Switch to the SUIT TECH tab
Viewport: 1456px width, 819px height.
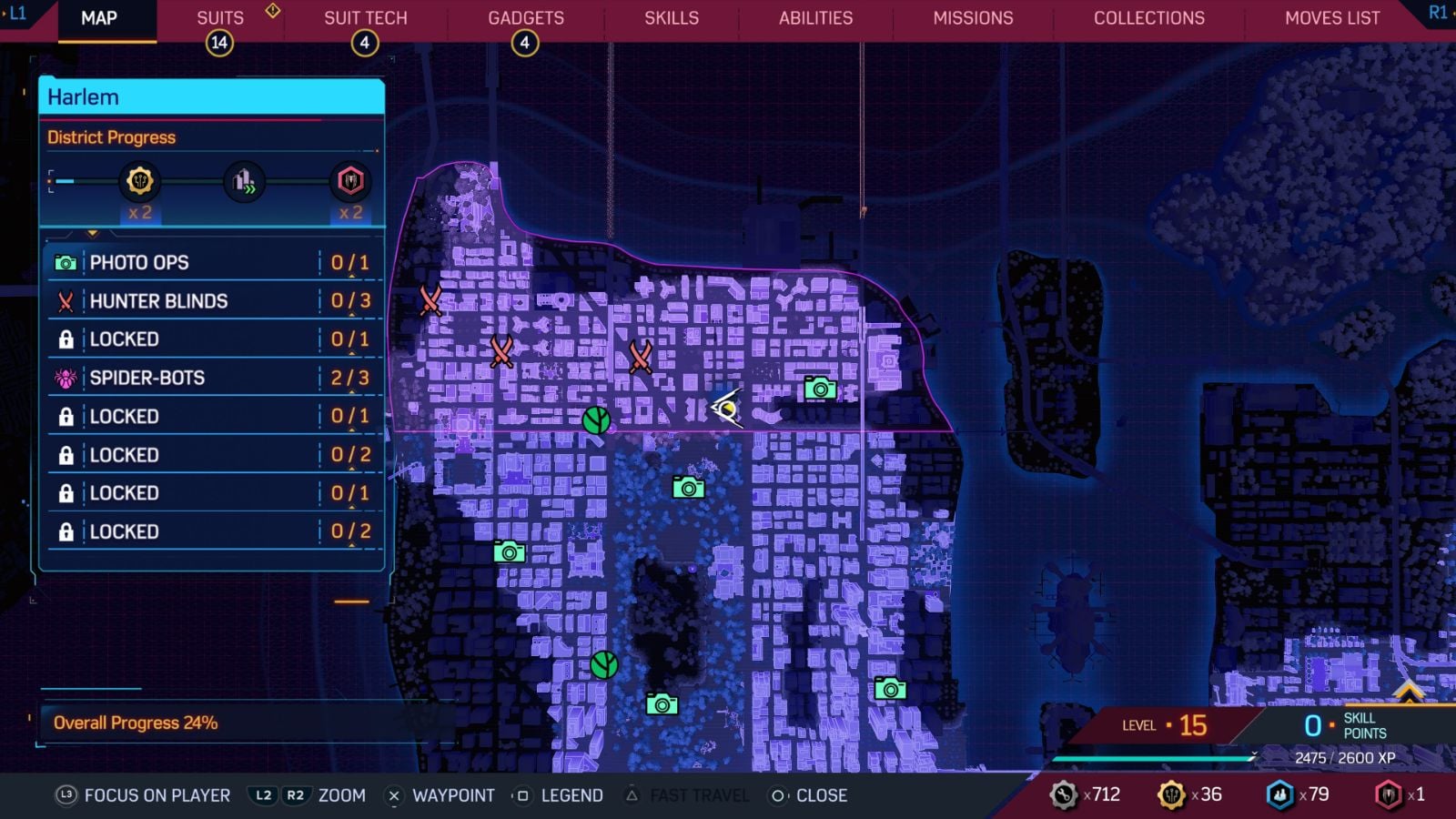pyautogui.click(x=365, y=17)
